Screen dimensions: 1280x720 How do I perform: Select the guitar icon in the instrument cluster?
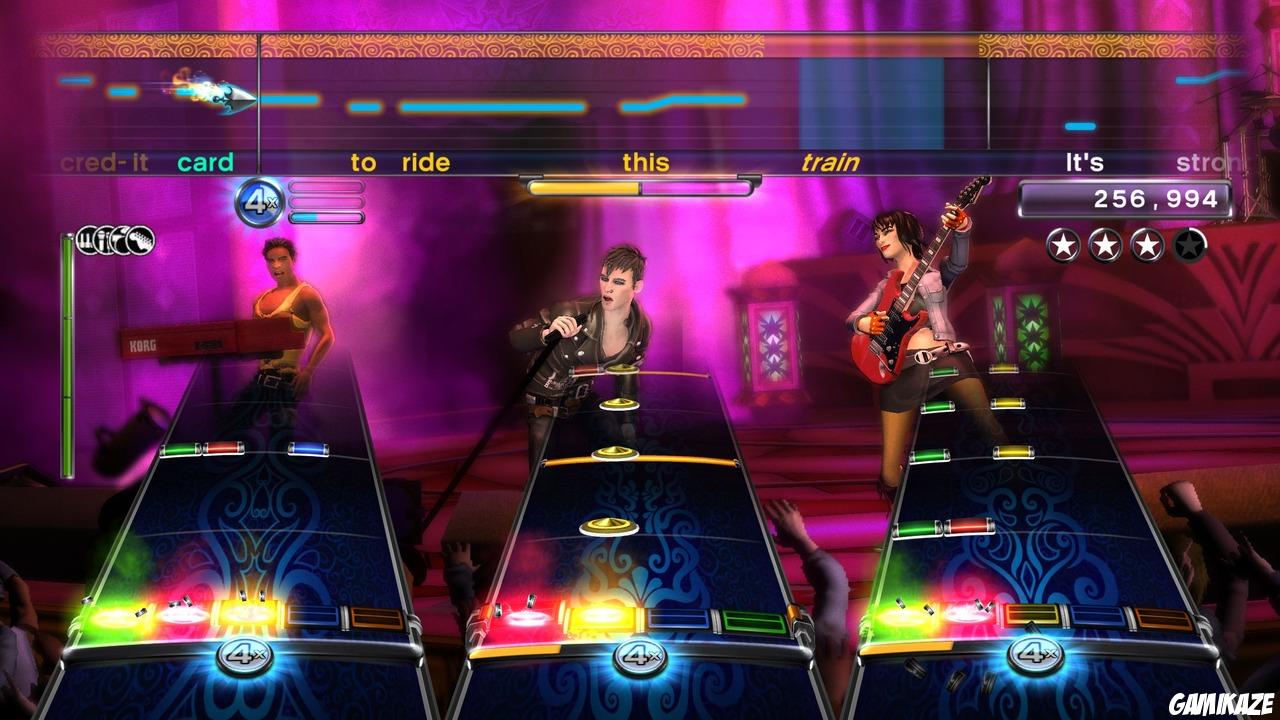[138, 241]
